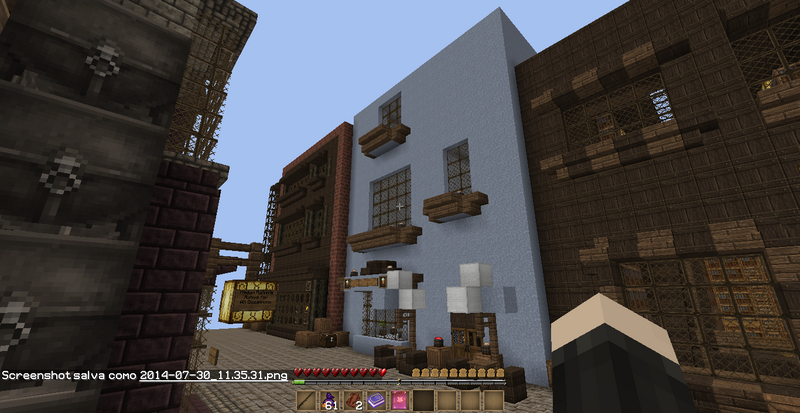Select the stick item in the hotbar
Image resolution: width=800 pixels, height=413 pixels.
tap(306, 401)
